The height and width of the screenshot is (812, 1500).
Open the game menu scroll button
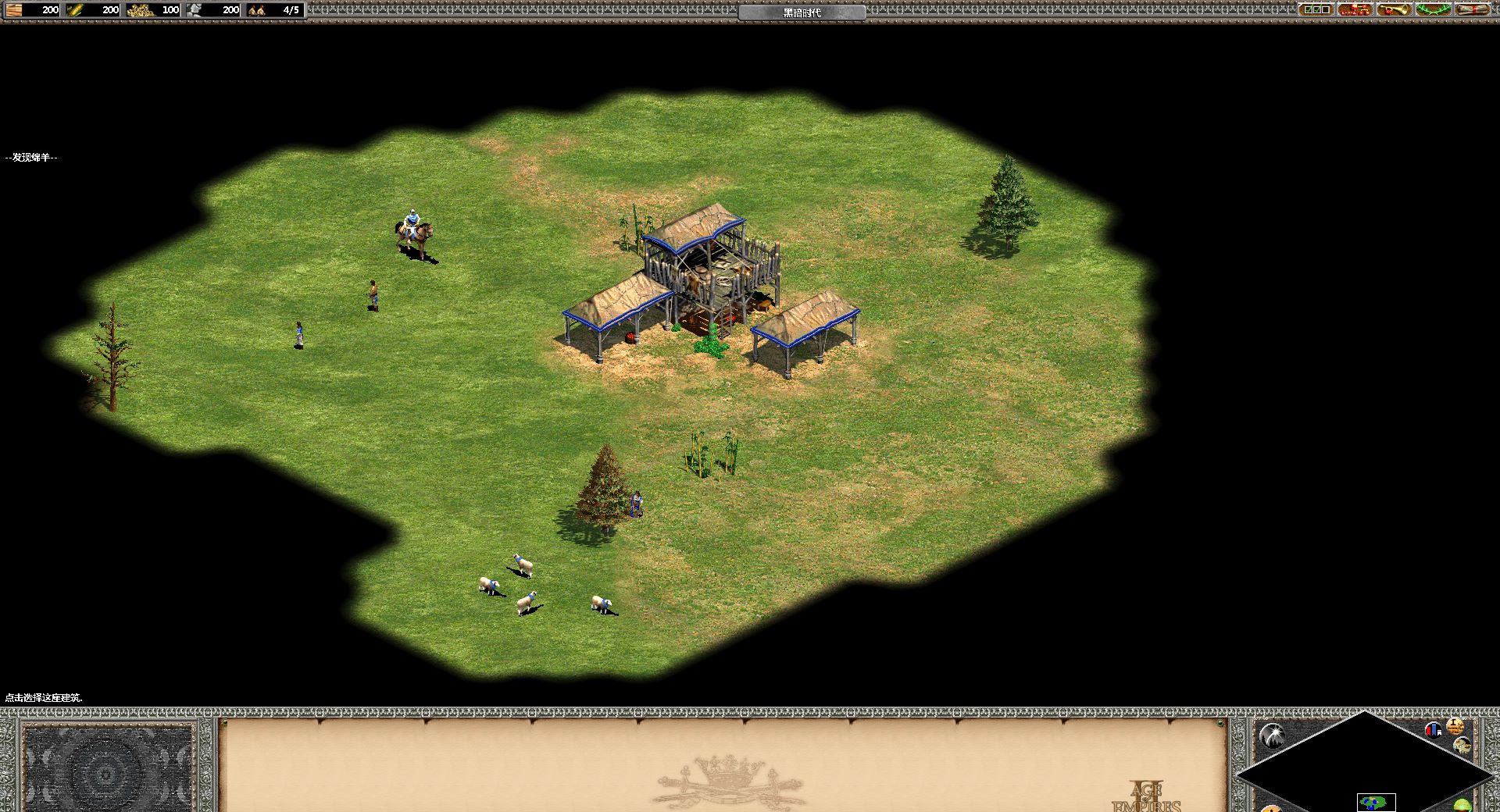pos(1472,9)
